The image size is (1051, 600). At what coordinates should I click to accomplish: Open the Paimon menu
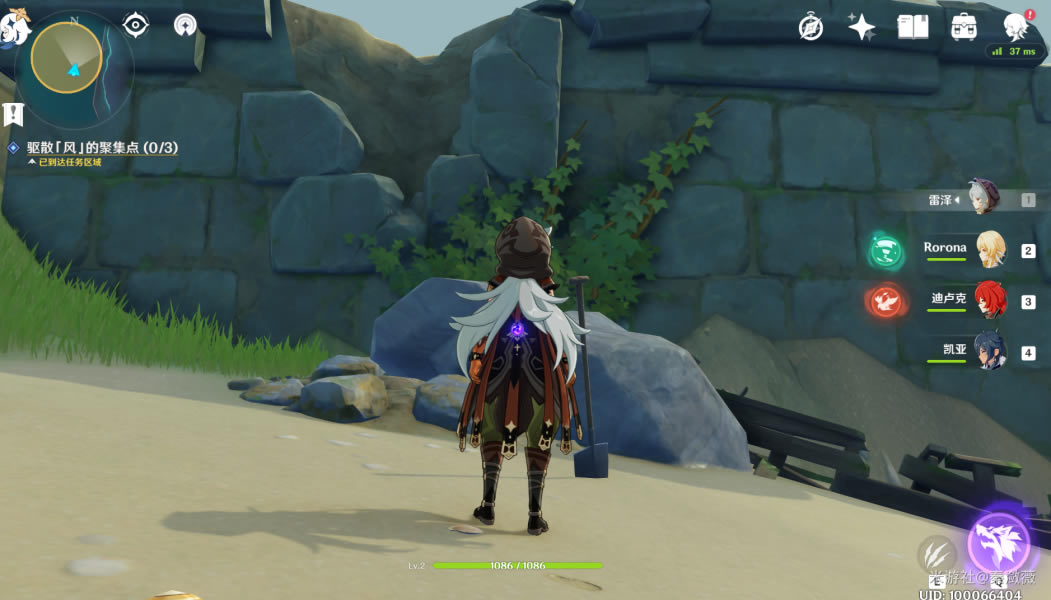(x=14, y=27)
